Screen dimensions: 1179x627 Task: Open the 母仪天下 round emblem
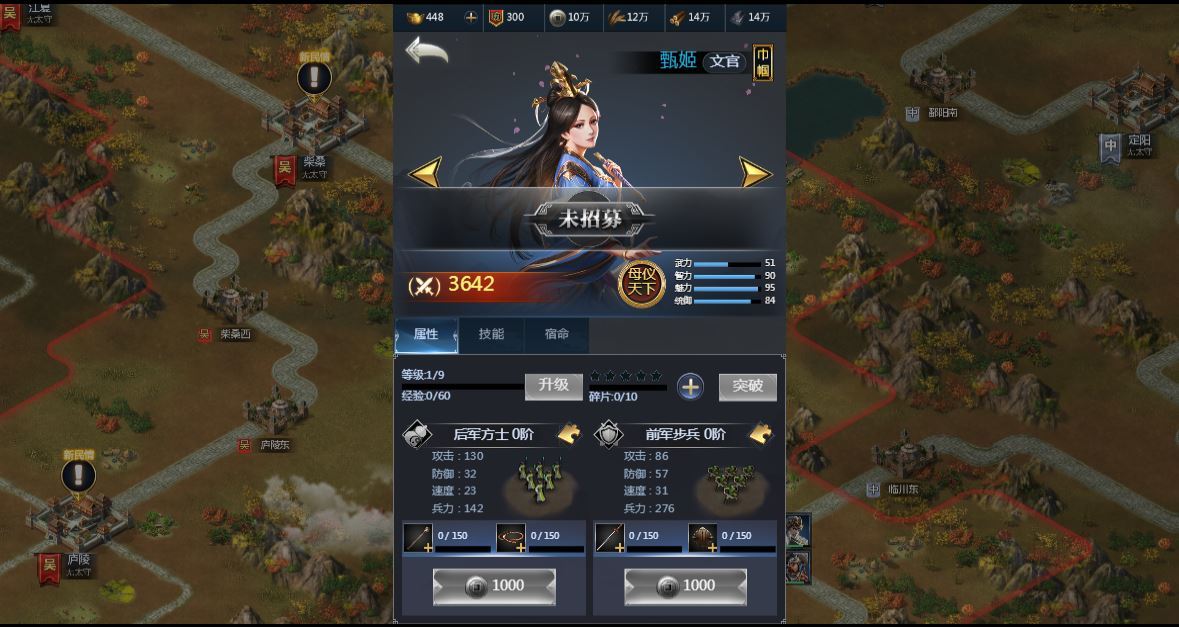pos(641,284)
